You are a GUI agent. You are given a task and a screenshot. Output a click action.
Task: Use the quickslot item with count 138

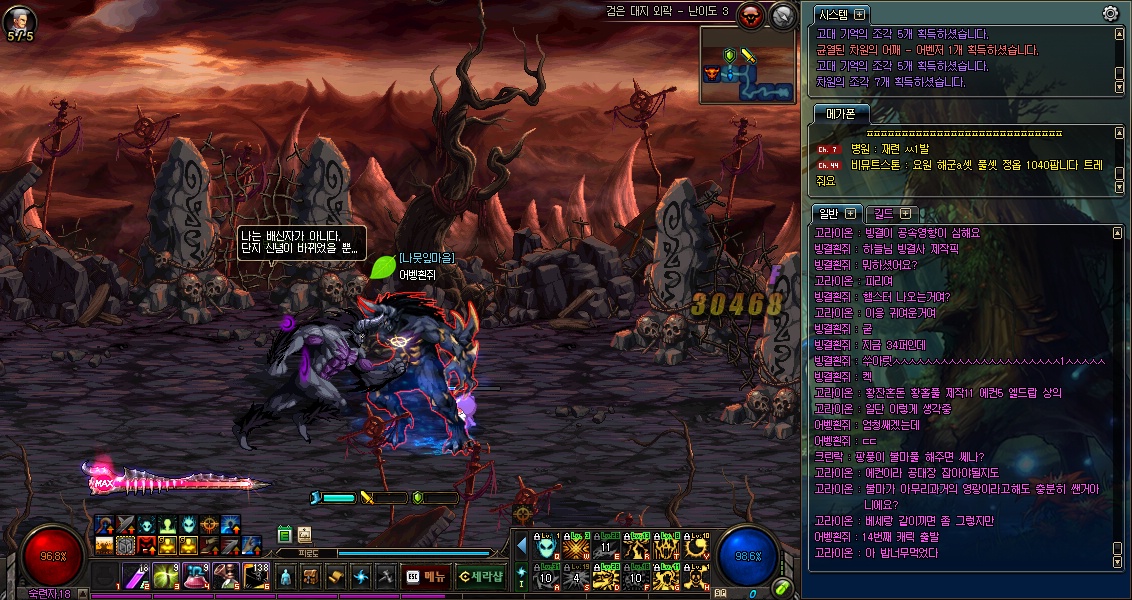tap(255, 576)
